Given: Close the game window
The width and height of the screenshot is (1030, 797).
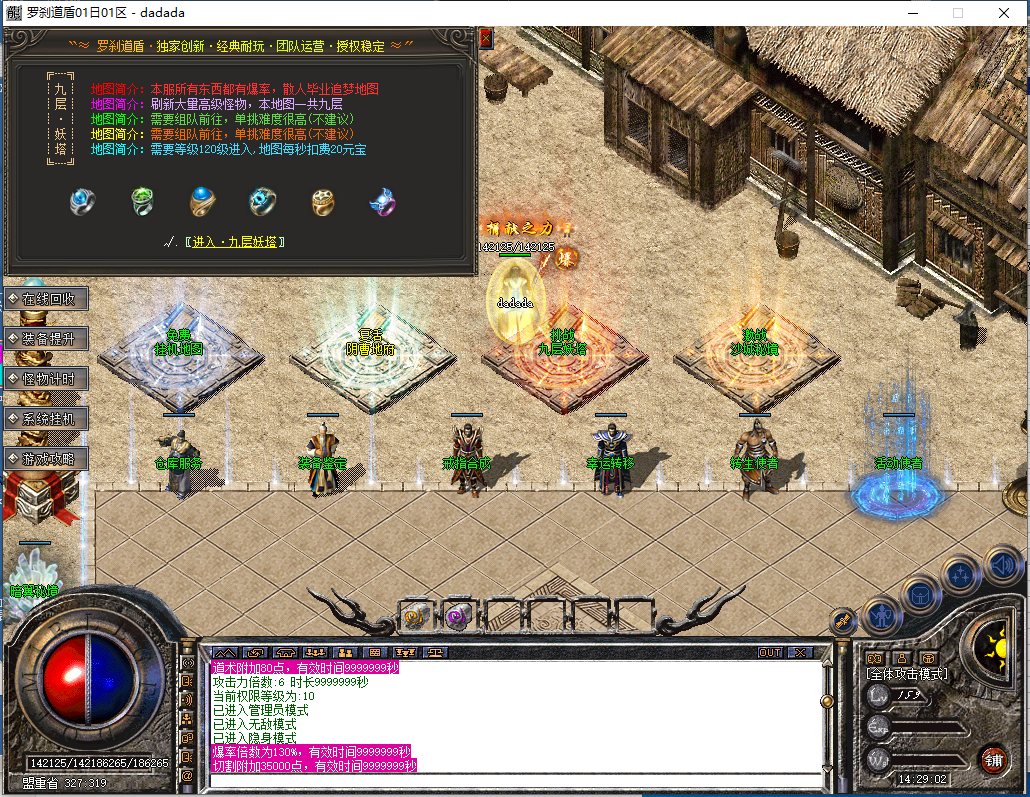Looking at the screenshot, I should click(1003, 13).
